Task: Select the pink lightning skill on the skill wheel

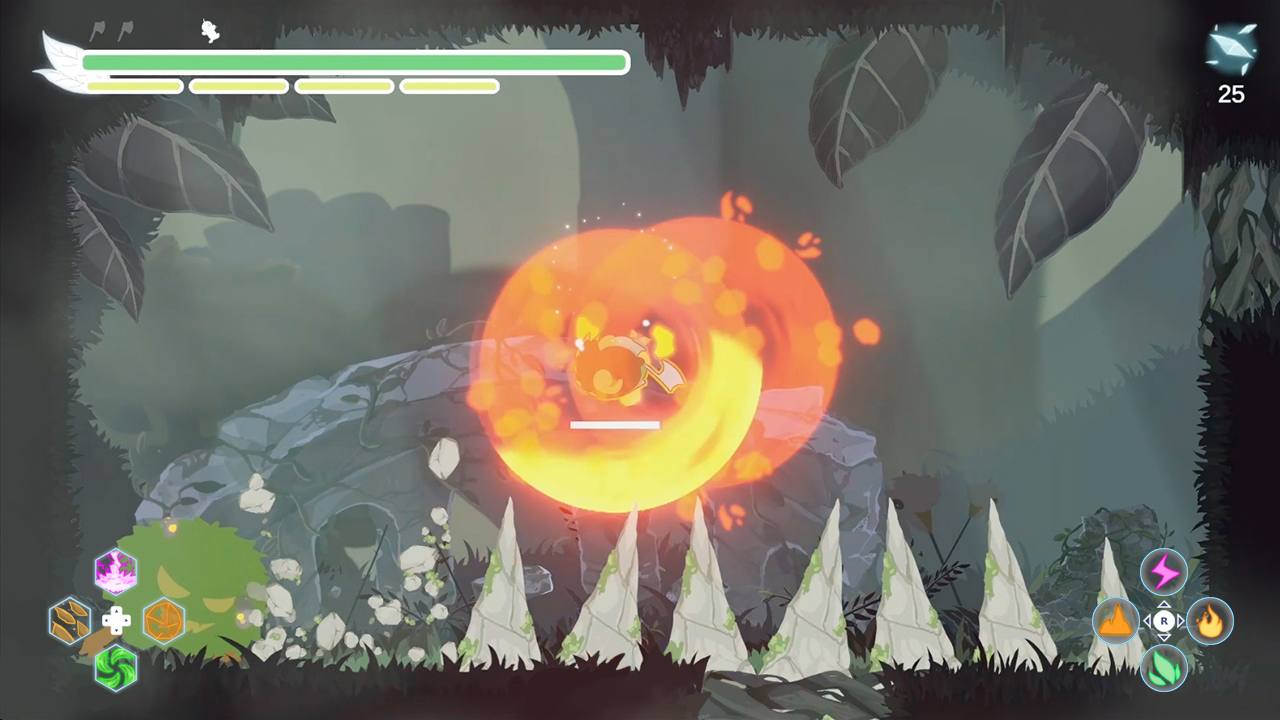Action: [x=1163, y=572]
